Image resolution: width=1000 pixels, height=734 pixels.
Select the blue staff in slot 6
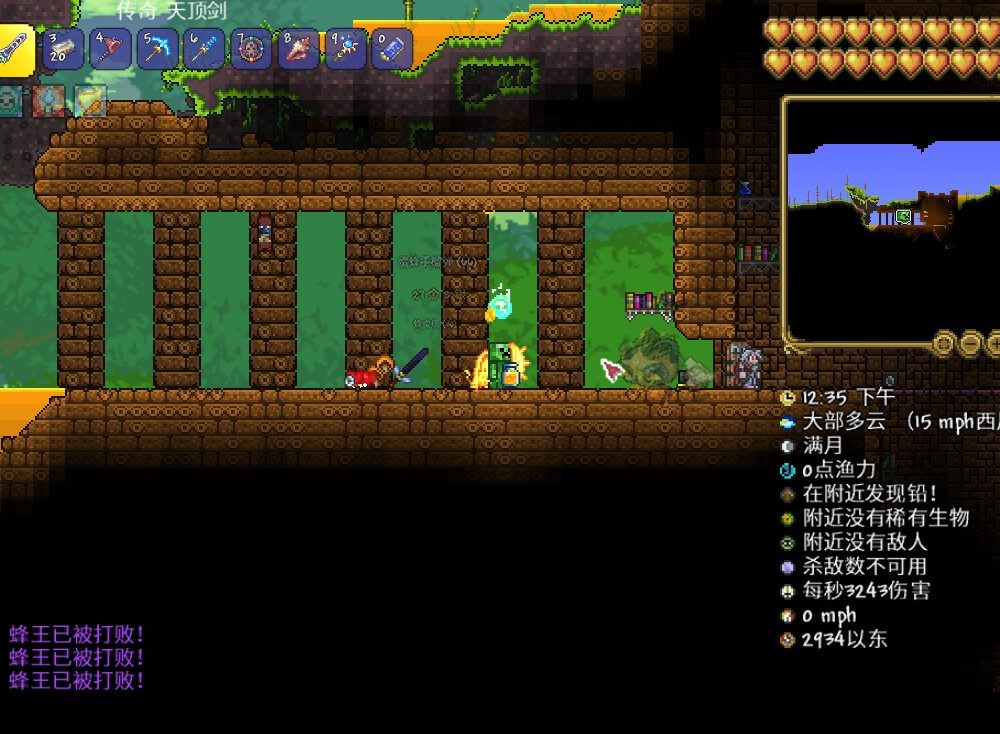coord(205,49)
